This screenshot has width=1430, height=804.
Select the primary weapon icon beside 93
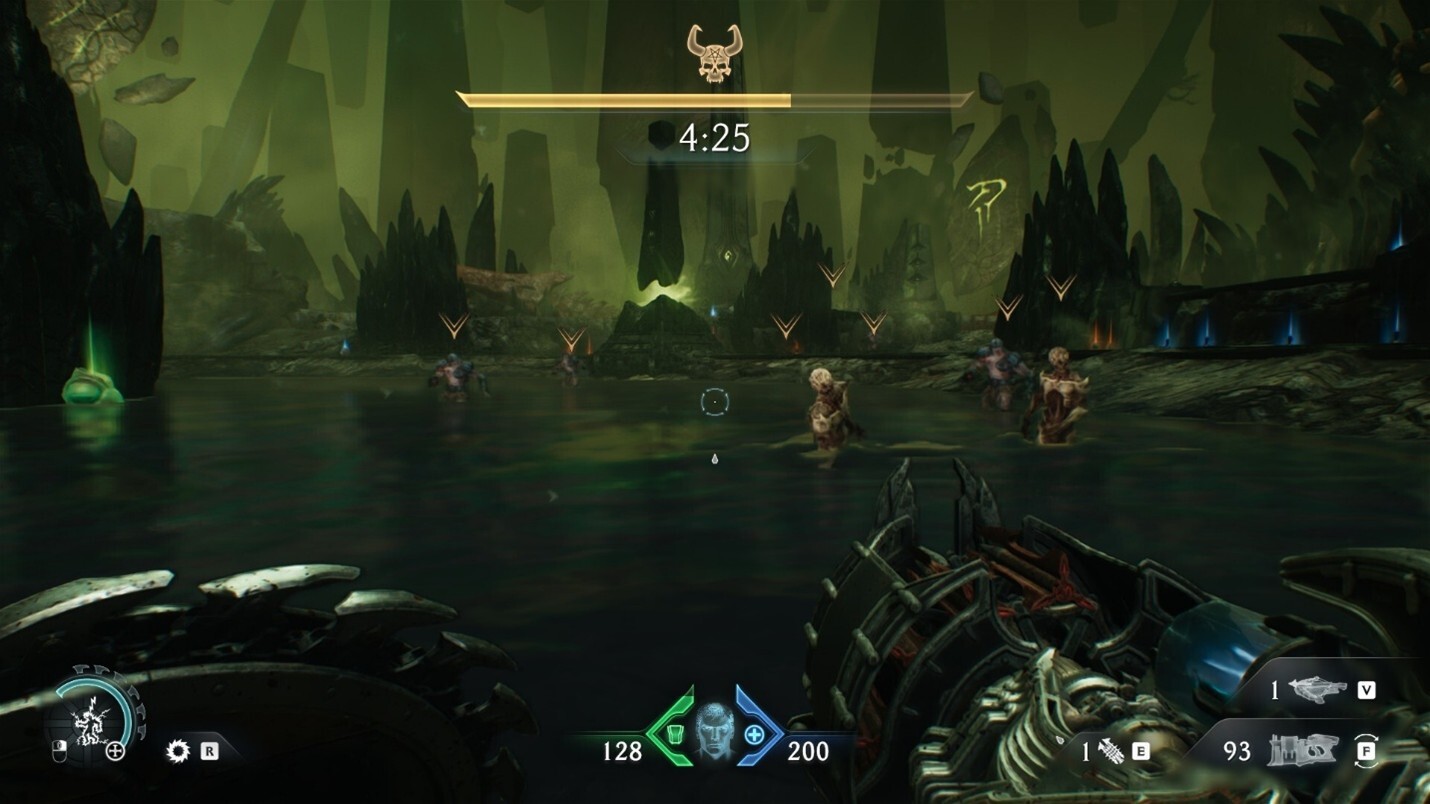(1303, 750)
